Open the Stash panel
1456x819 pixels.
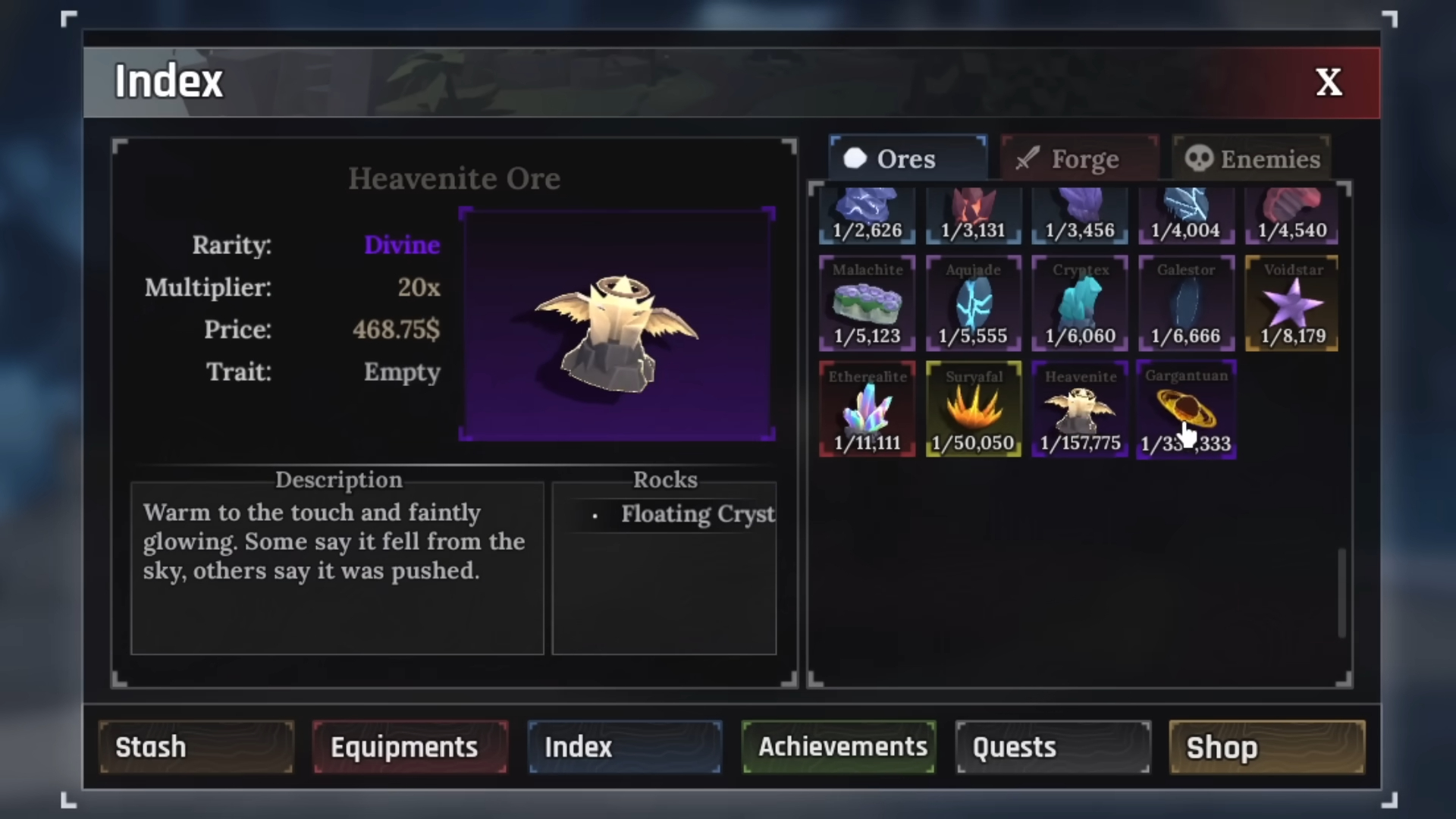[196, 747]
